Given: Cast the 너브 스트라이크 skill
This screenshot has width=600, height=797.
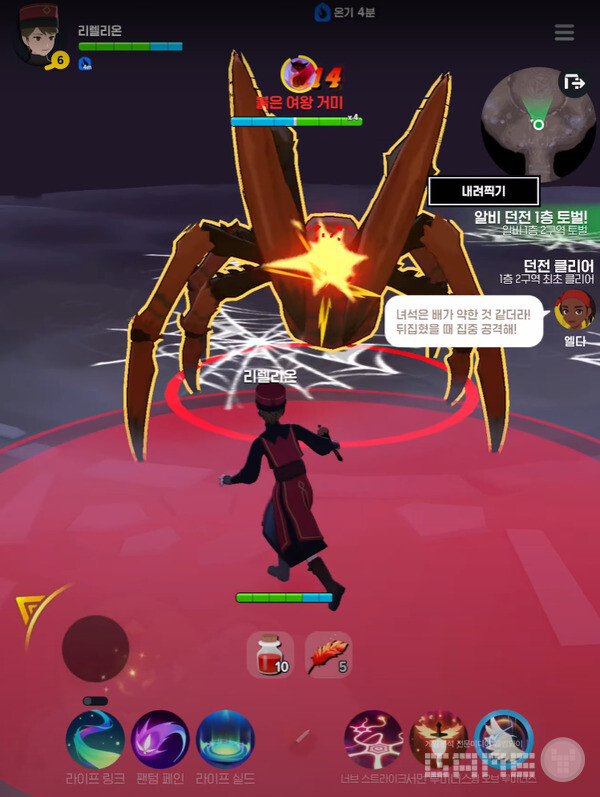Looking at the screenshot, I should coord(374,740).
